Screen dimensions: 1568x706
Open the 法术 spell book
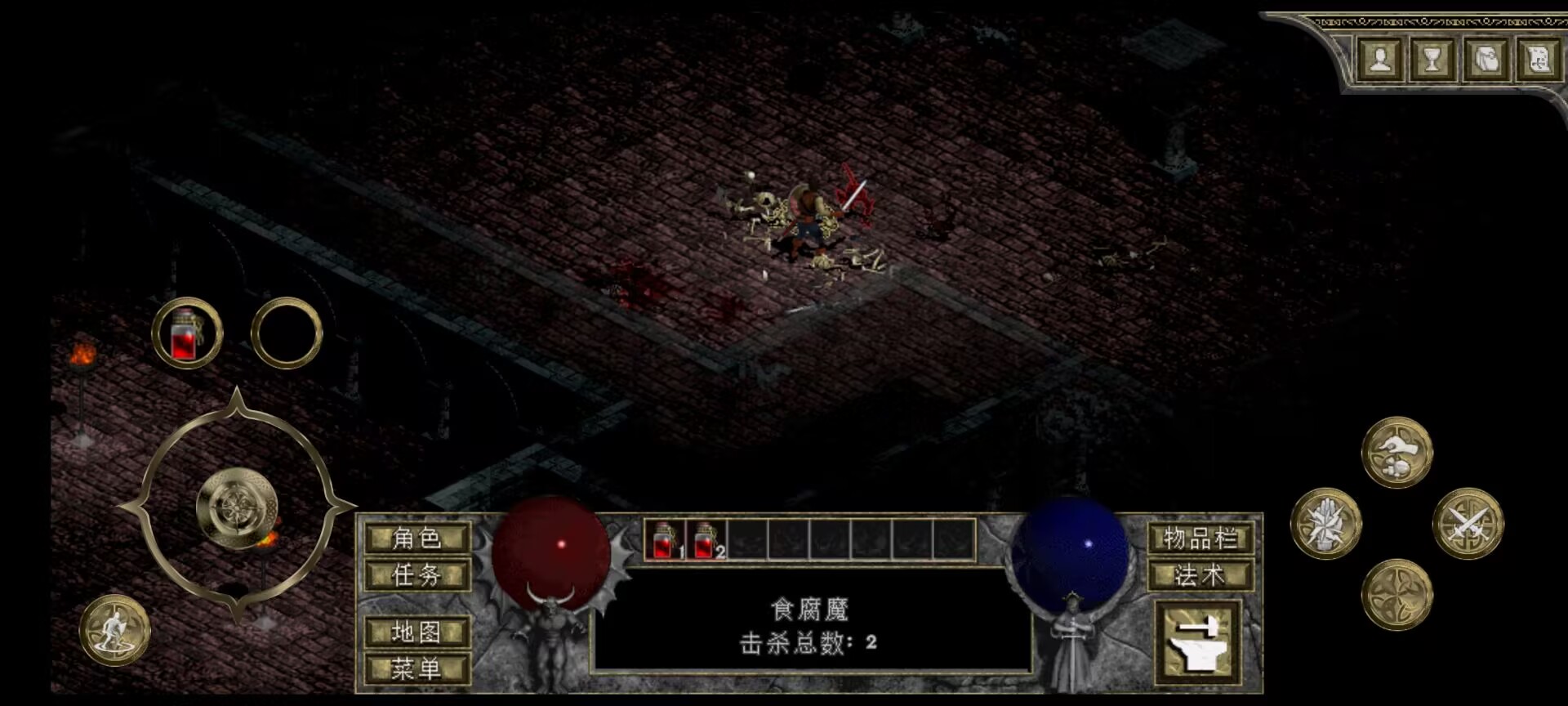[1200, 575]
